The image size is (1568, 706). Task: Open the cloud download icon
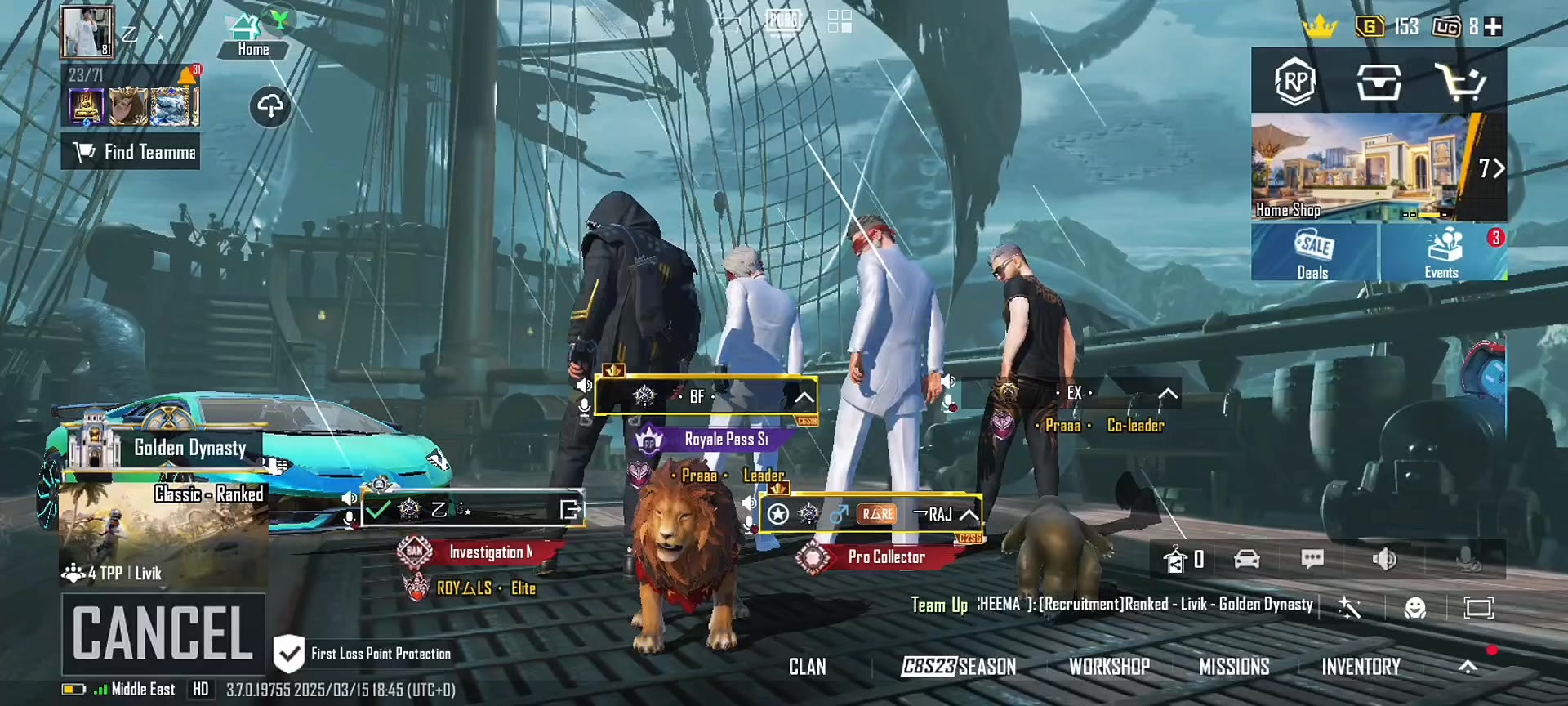(x=270, y=106)
